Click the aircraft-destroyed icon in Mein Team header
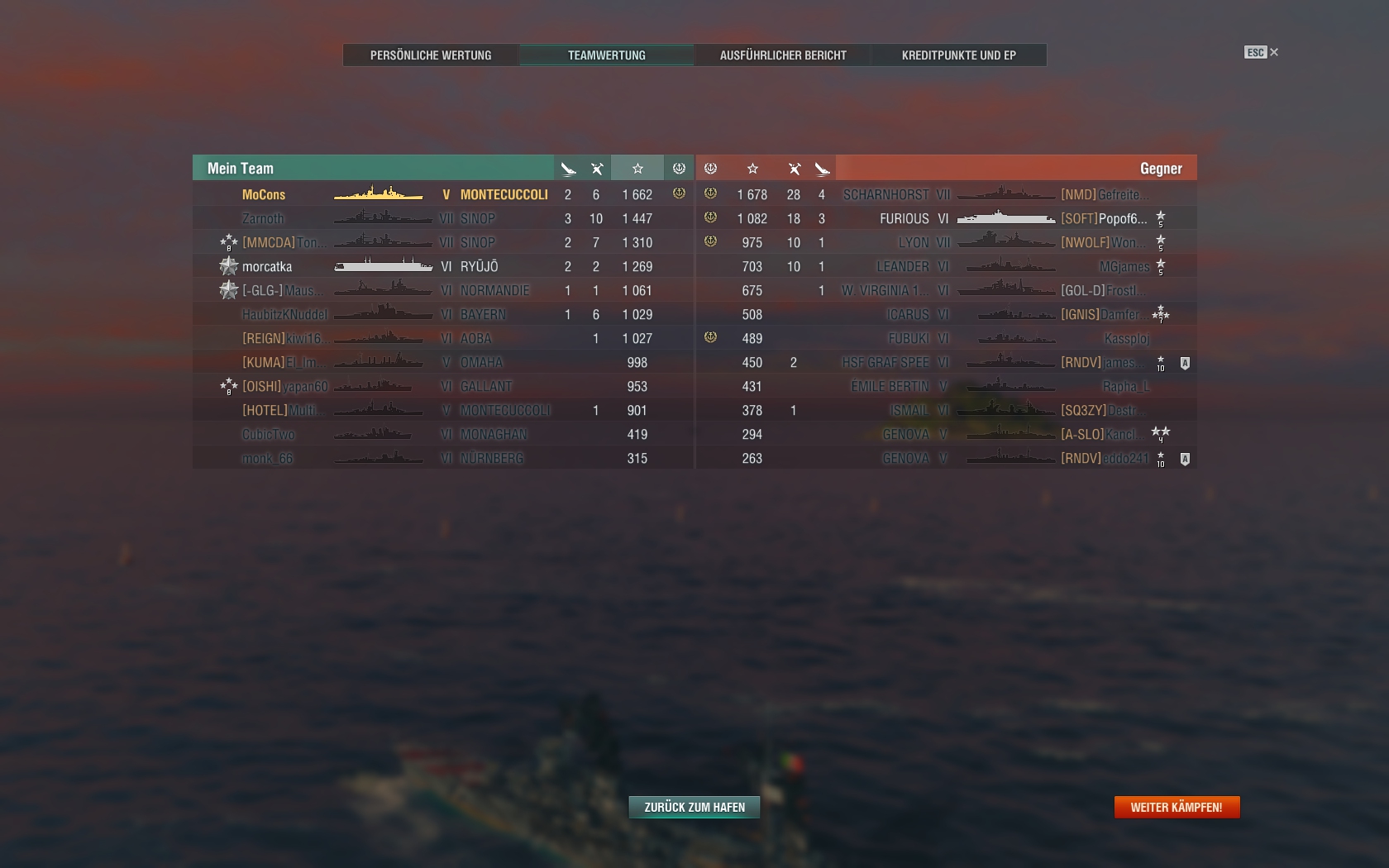This screenshot has height=868, width=1389. [x=598, y=168]
